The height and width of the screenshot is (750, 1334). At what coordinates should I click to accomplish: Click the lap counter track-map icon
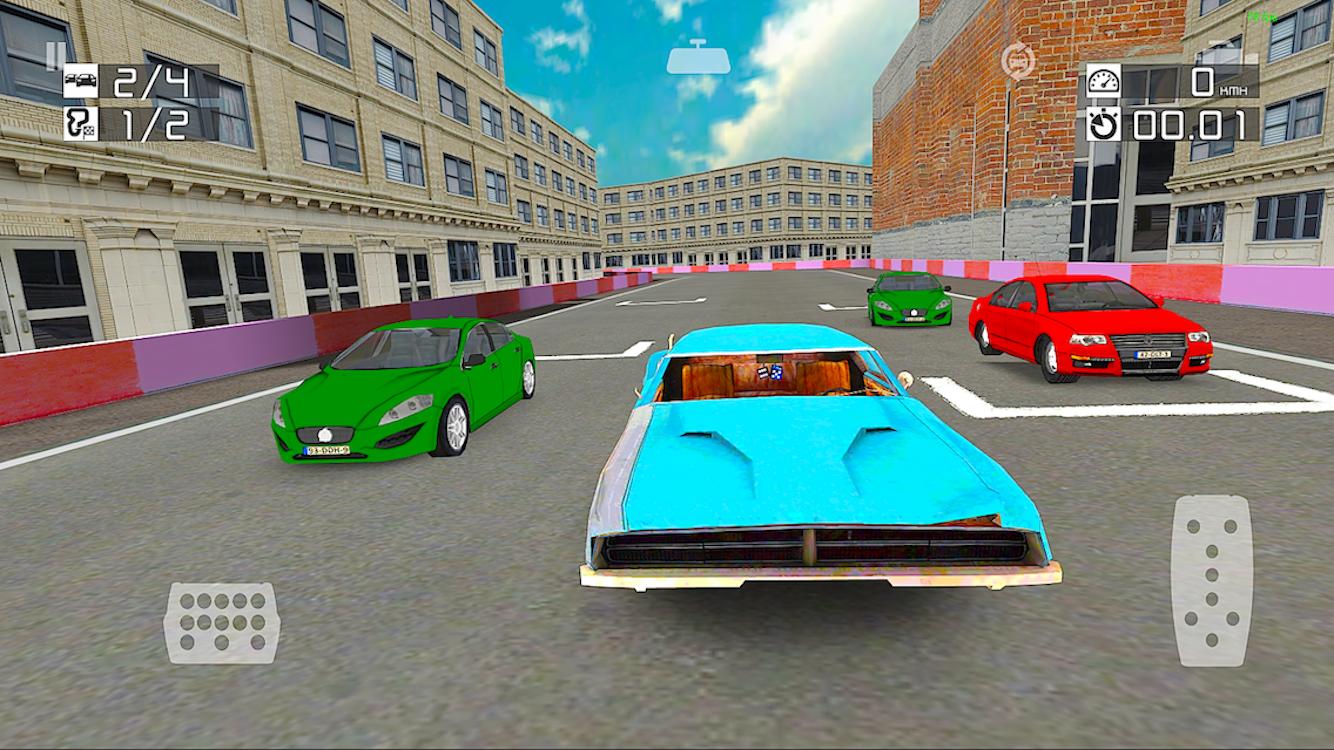83,126
